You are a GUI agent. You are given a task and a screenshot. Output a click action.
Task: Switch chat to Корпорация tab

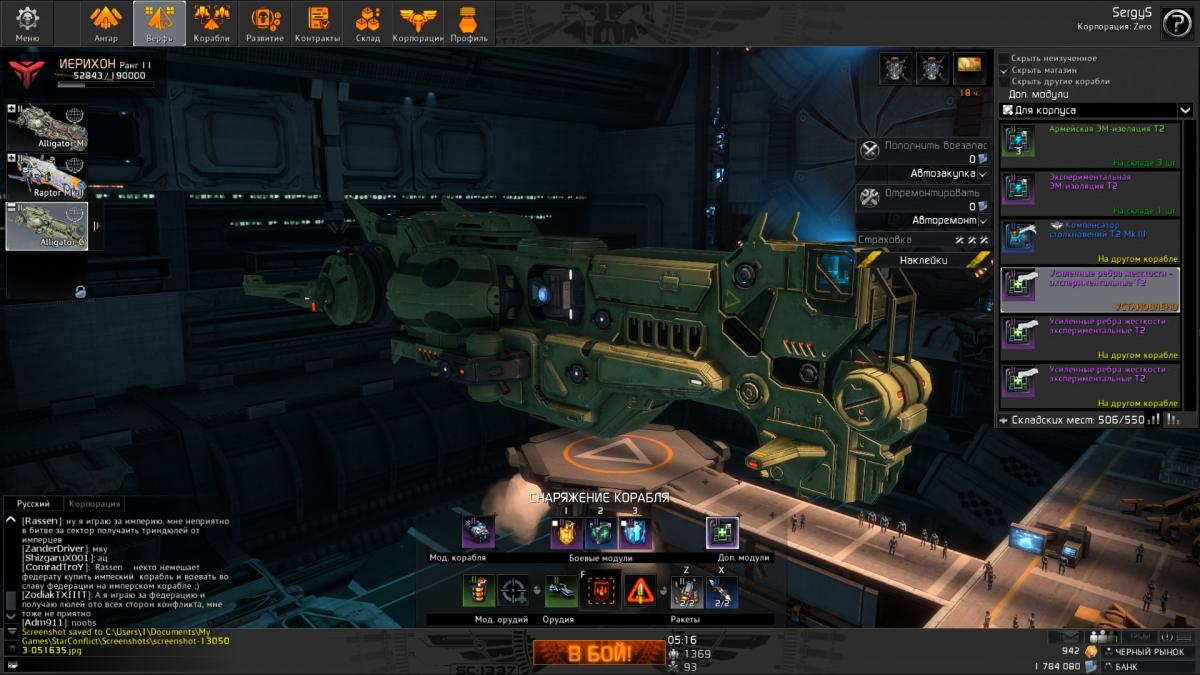(95, 504)
